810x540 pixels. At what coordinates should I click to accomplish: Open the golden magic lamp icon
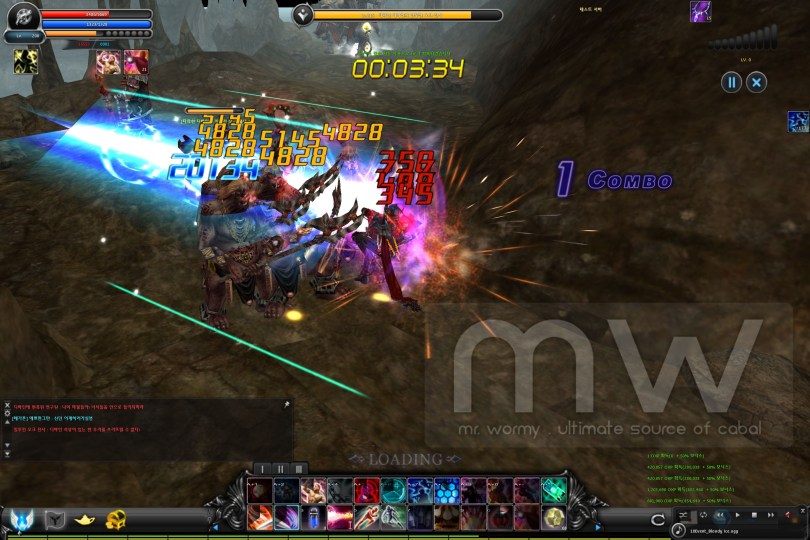point(86,518)
